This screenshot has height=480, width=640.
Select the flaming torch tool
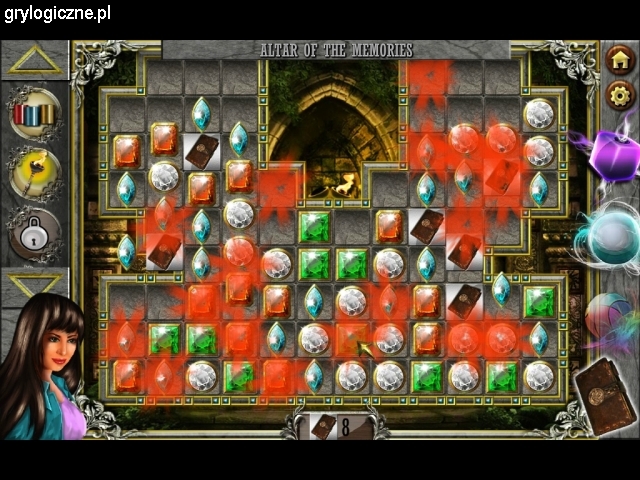[x=35, y=174]
